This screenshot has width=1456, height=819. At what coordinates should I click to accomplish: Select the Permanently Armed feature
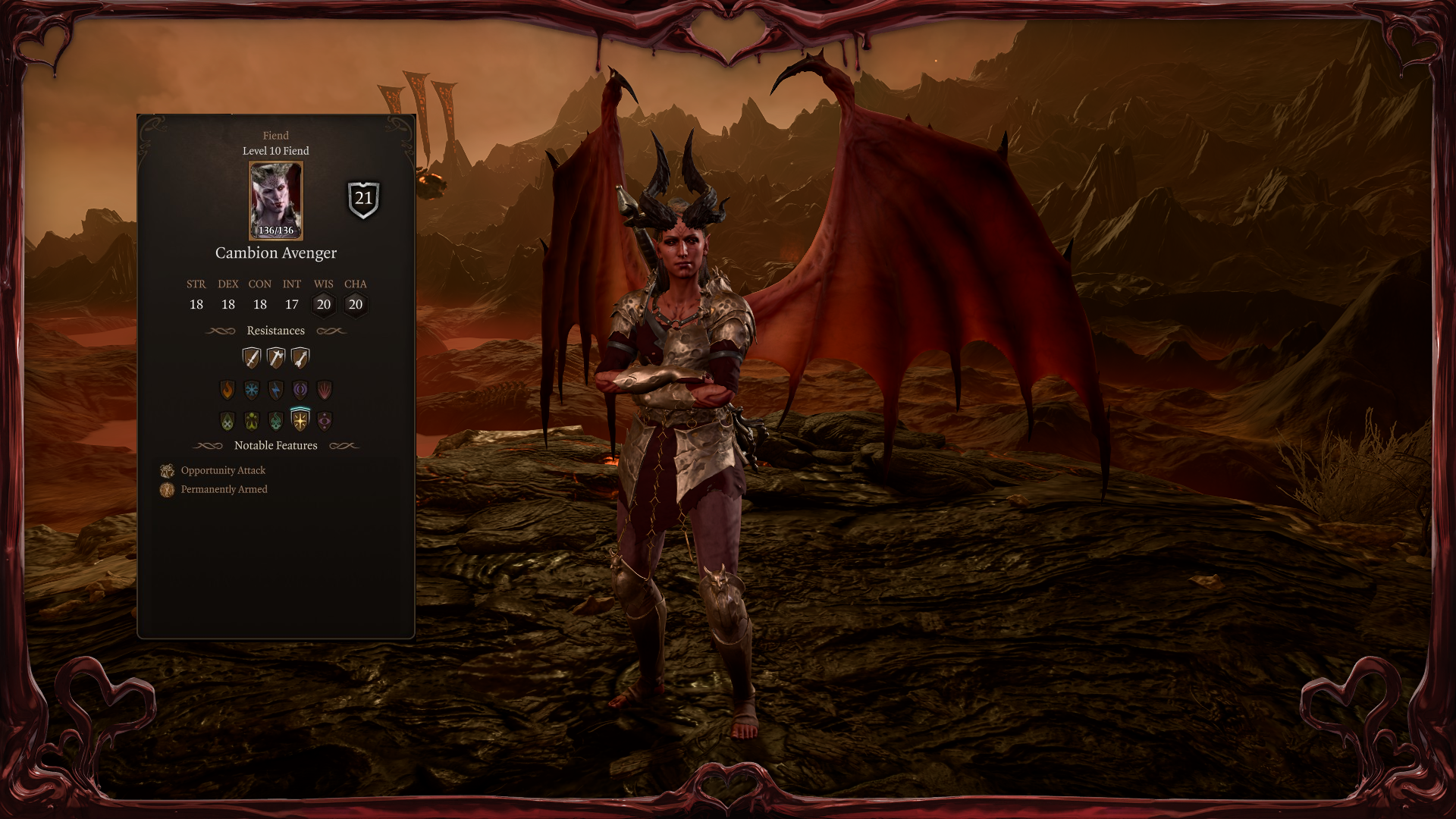[224, 489]
